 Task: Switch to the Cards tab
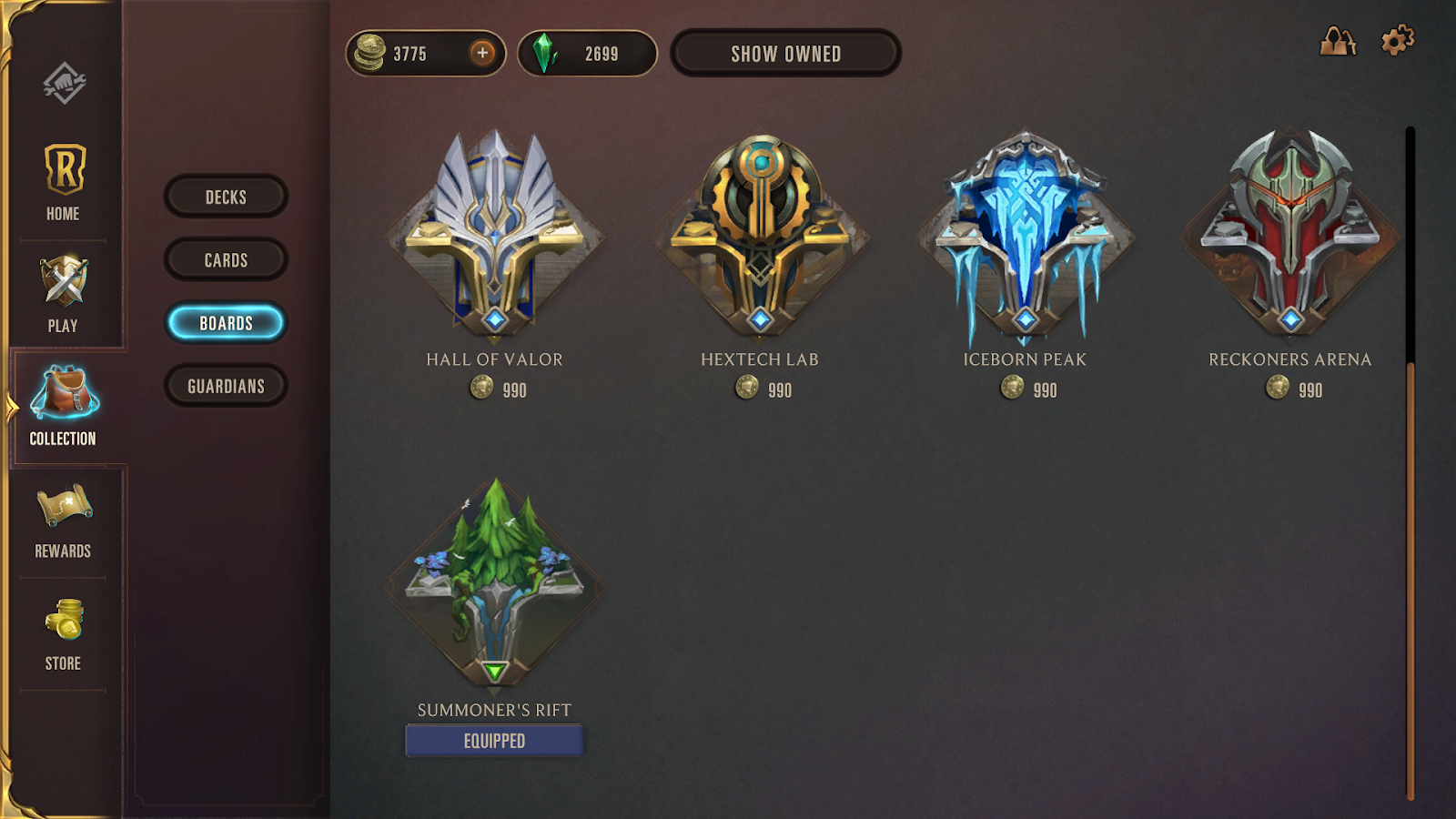click(x=226, y=260)
